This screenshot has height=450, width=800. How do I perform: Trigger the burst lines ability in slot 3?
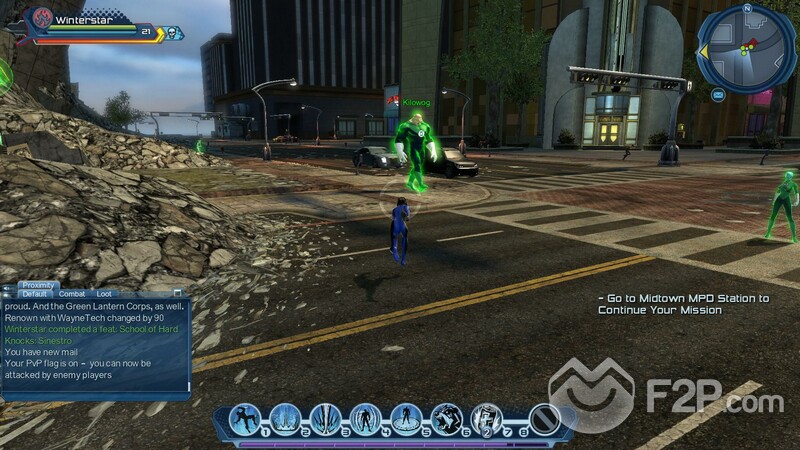(325, 418)
